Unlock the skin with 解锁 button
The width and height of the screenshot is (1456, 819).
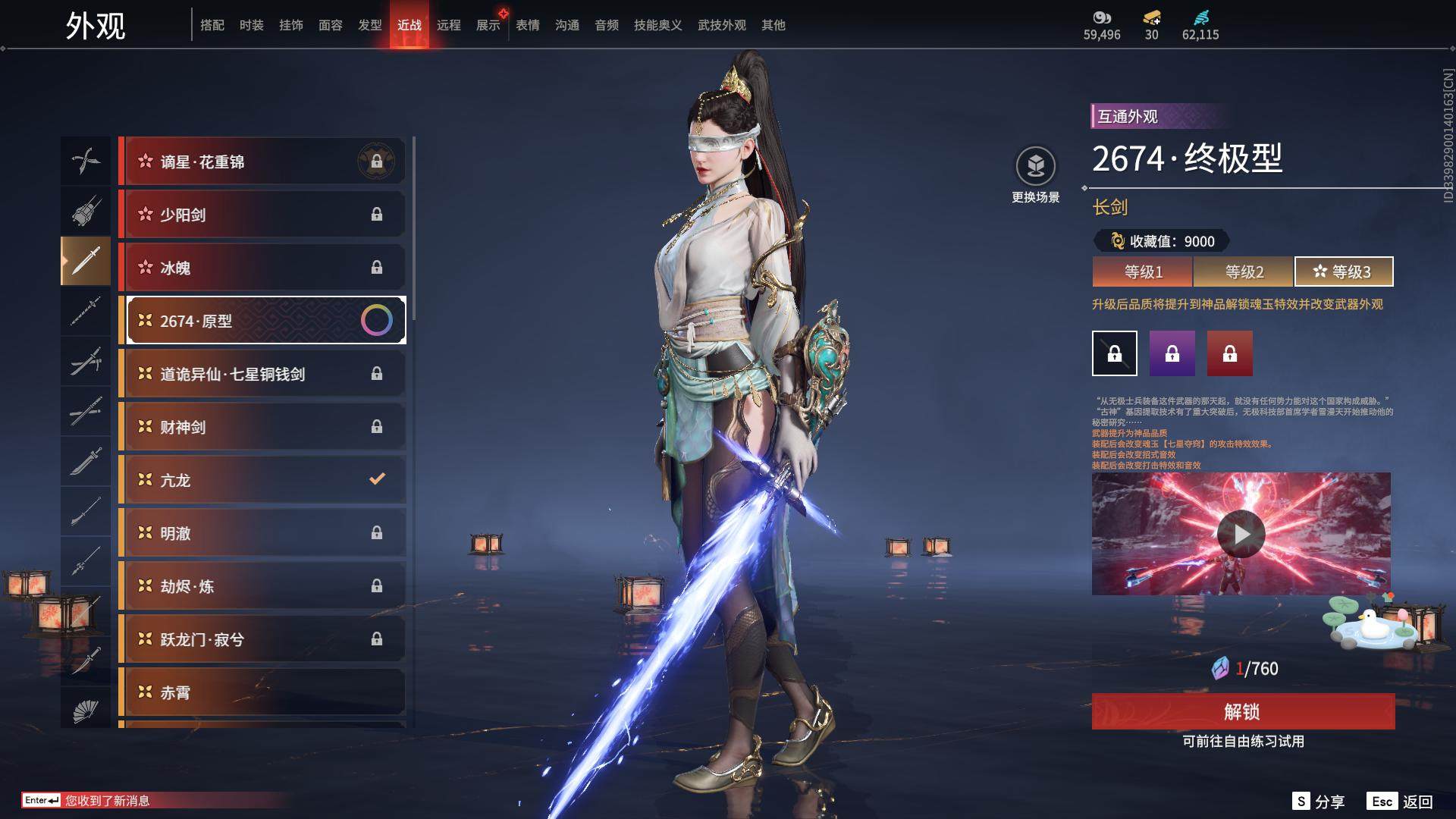(x=1242, y=711)
